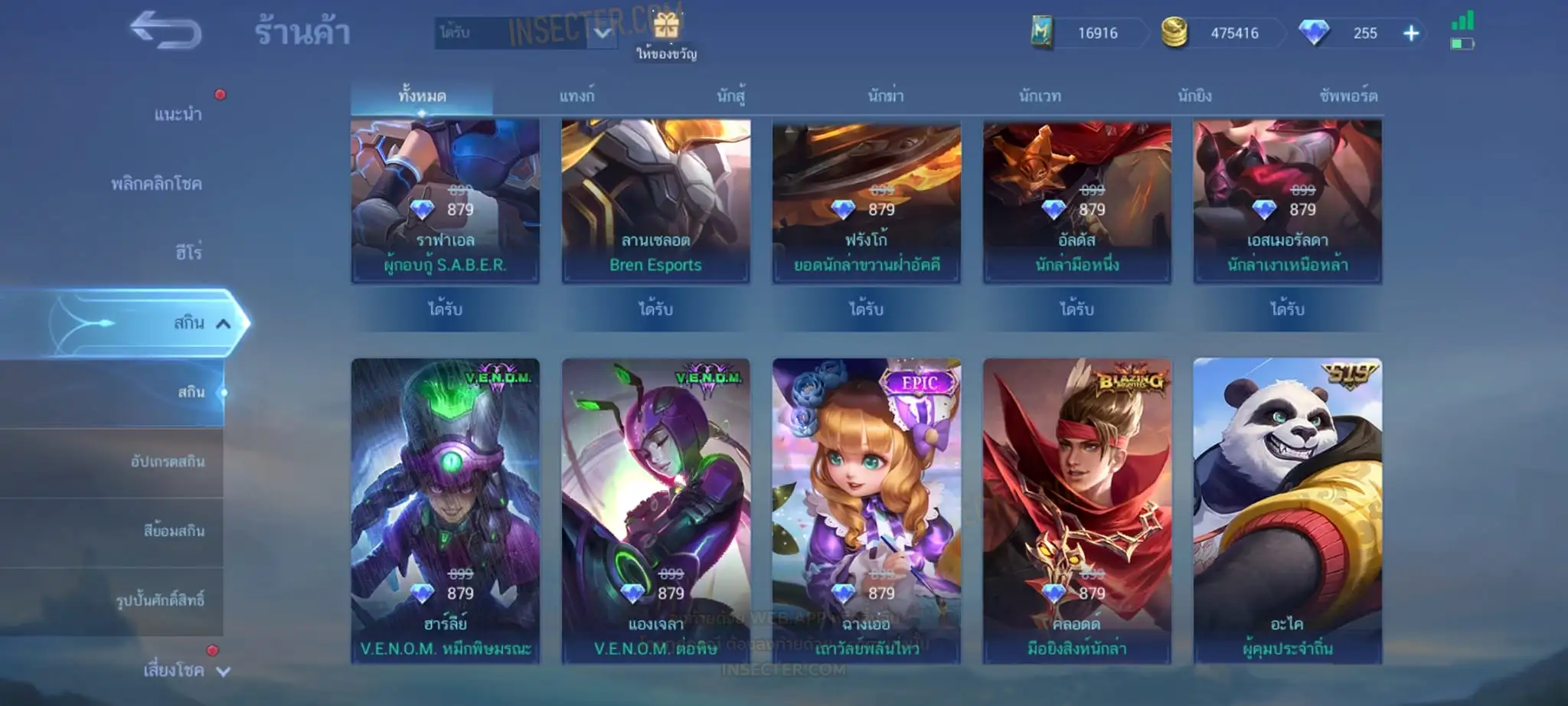1568x706 pixels.
Task: Add diamonds with the plus button
Action: pos(1411,33)
